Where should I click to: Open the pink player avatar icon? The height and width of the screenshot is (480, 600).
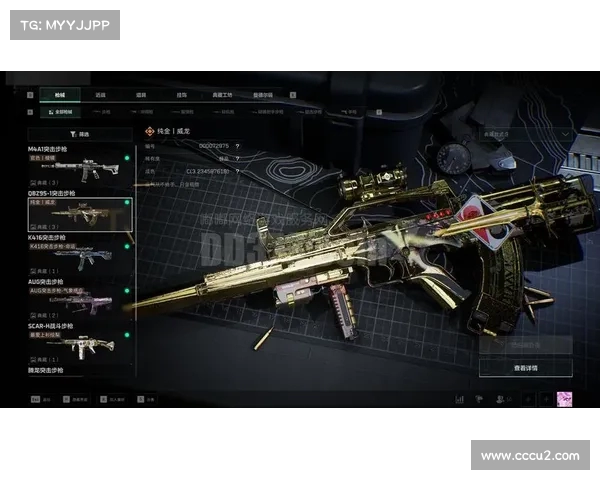(x=564, y=398)
